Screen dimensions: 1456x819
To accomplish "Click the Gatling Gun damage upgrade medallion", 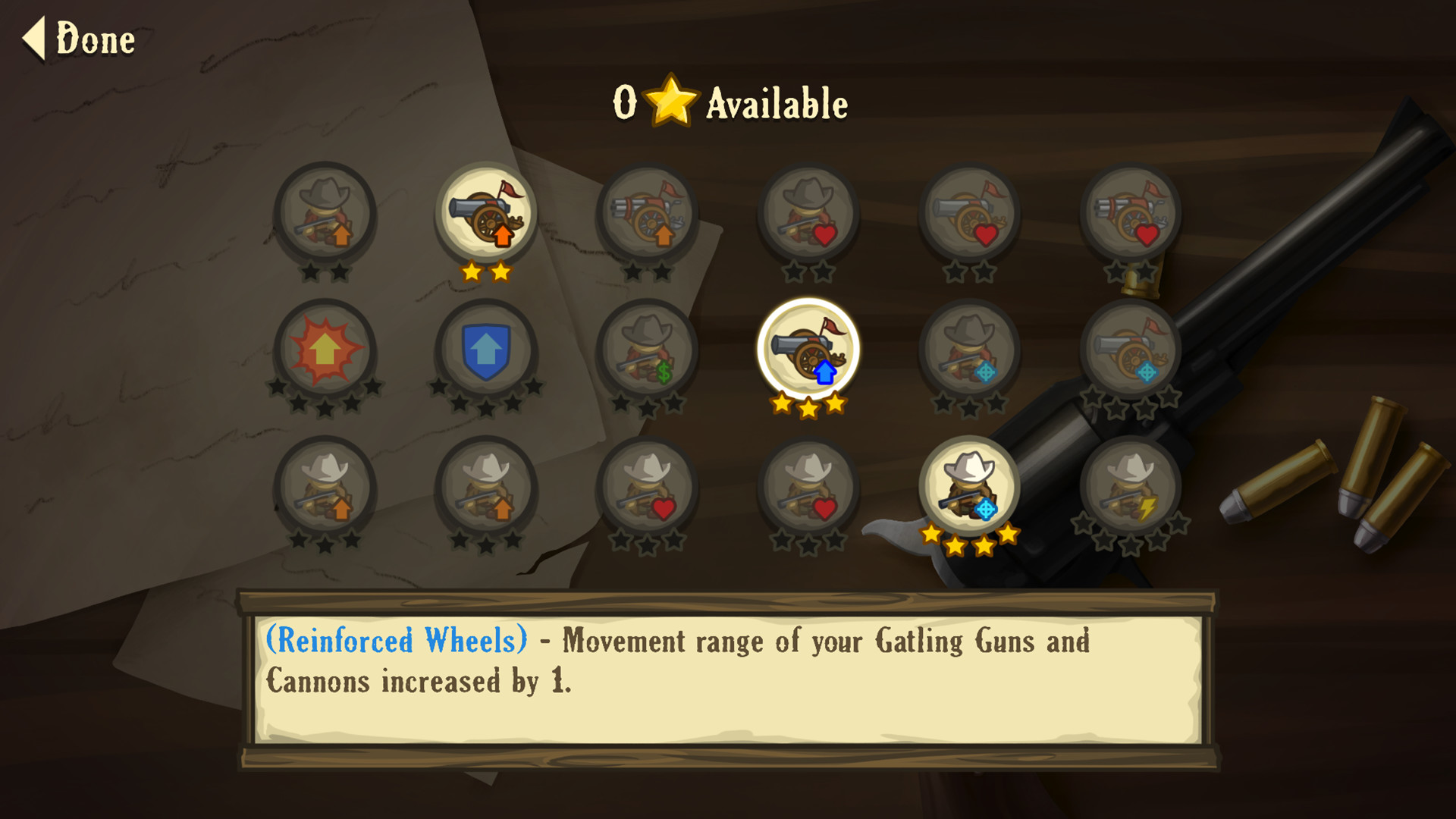I will click(648, 215).
